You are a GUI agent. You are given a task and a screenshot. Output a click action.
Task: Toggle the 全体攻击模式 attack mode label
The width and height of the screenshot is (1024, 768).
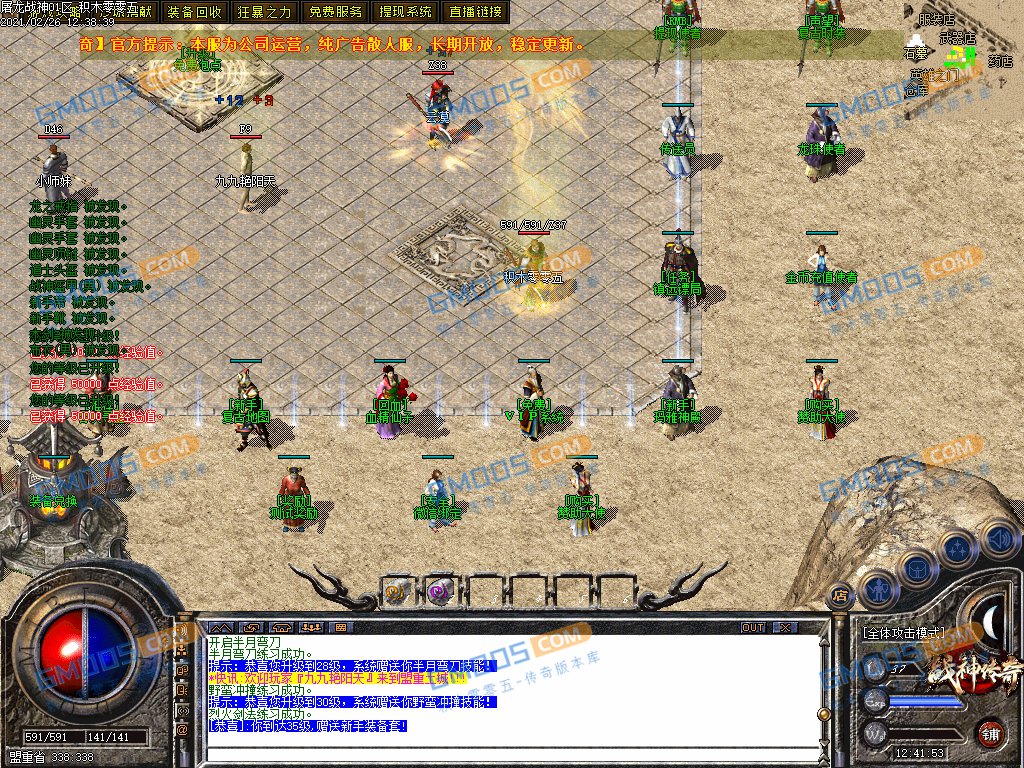(902, 633)
